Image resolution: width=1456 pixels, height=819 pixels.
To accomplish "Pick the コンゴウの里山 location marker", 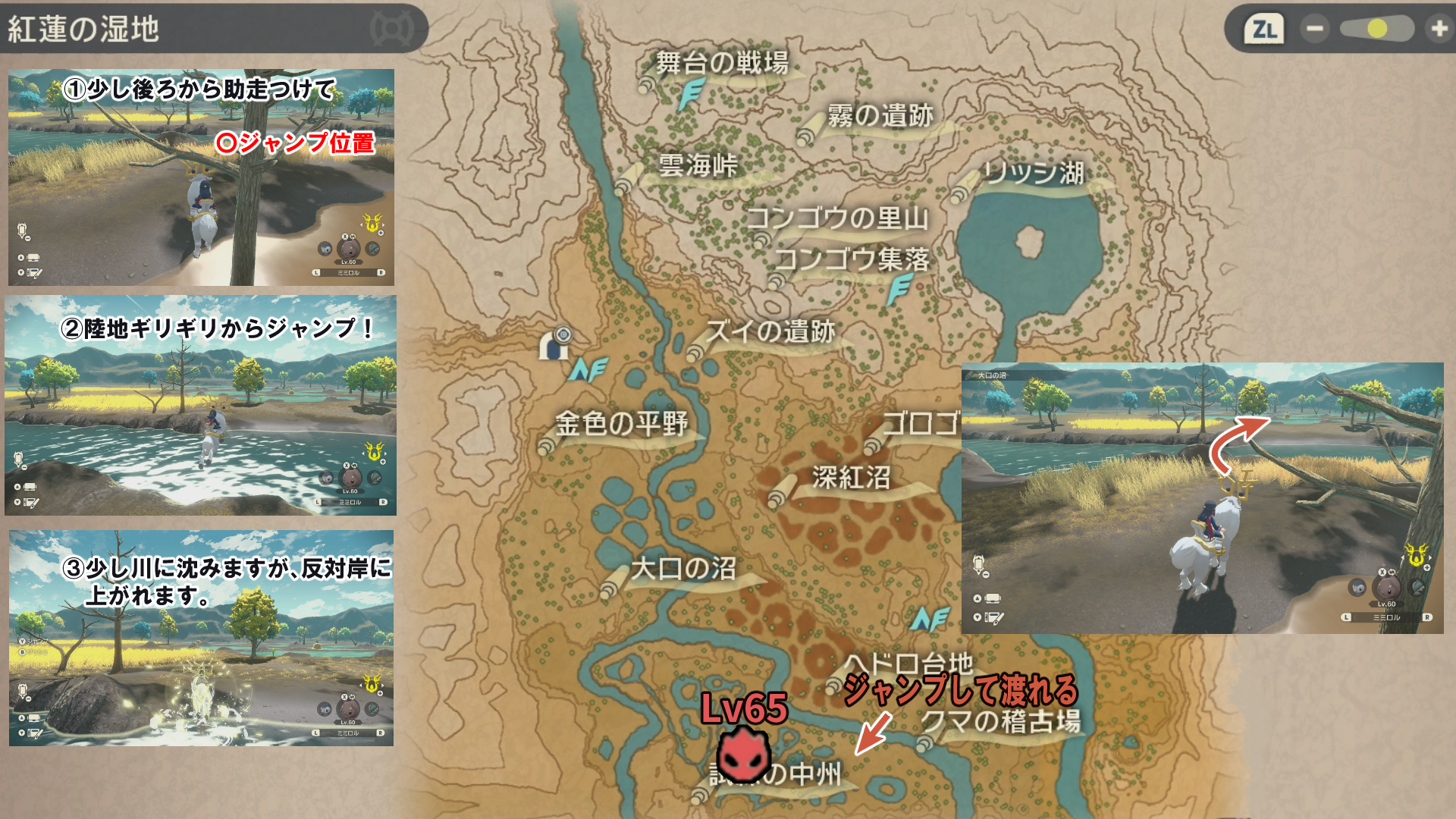I will pyautogui.click(x=837, y=218).
